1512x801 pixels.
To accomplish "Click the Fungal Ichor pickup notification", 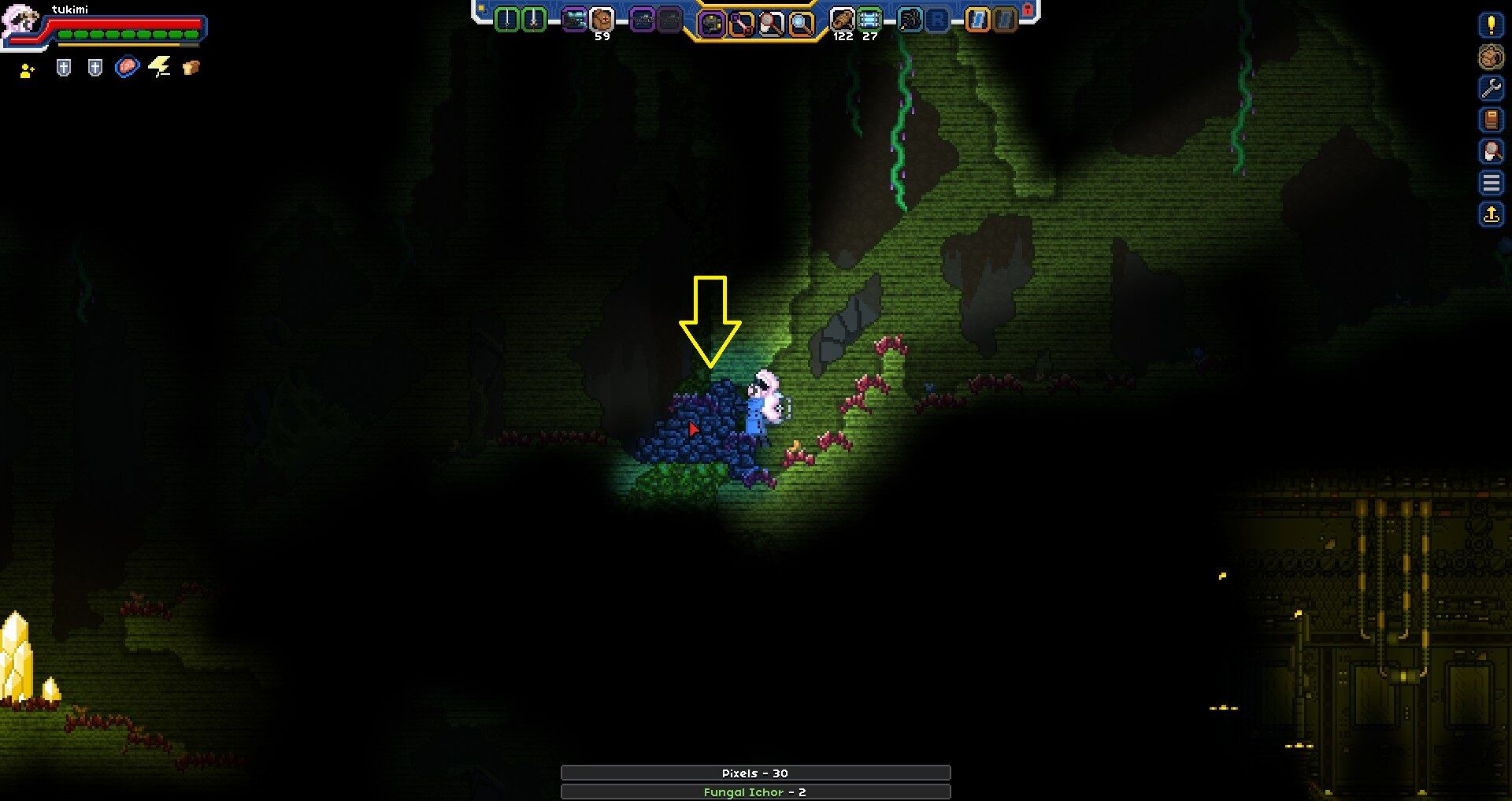I will 754,792.
